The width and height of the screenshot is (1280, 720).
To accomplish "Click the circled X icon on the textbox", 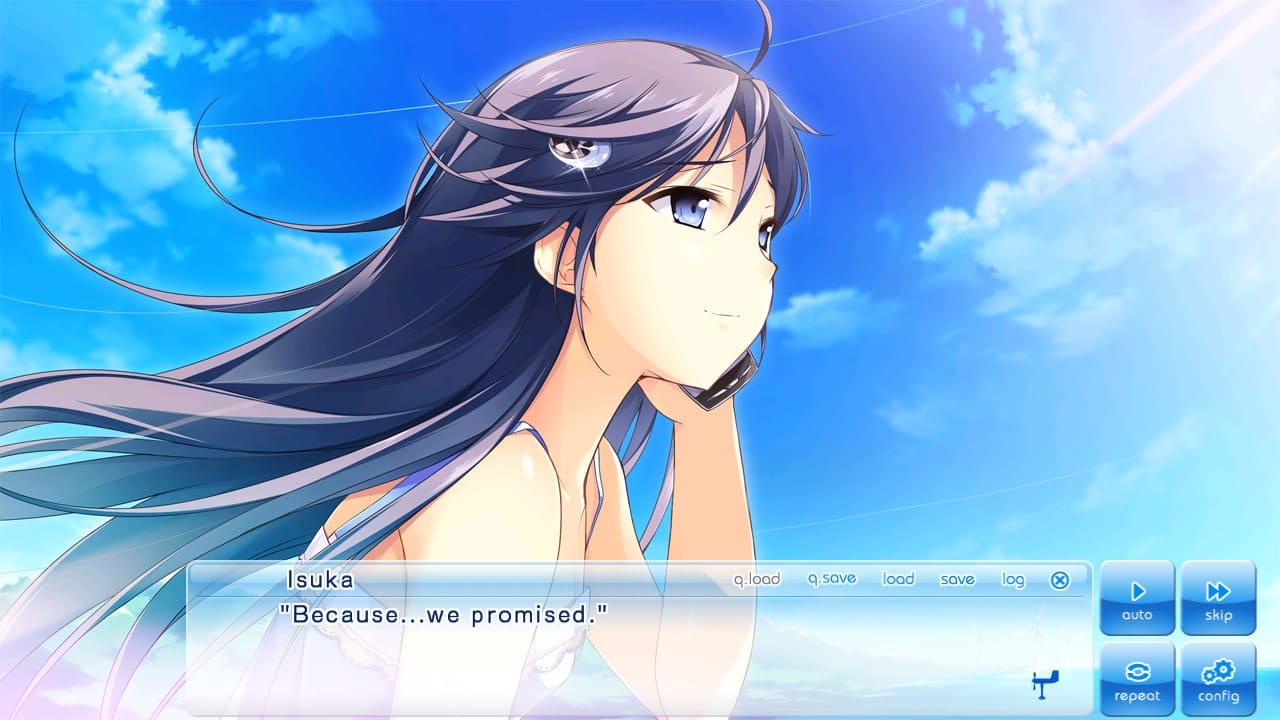I will tap(1060, 579).
